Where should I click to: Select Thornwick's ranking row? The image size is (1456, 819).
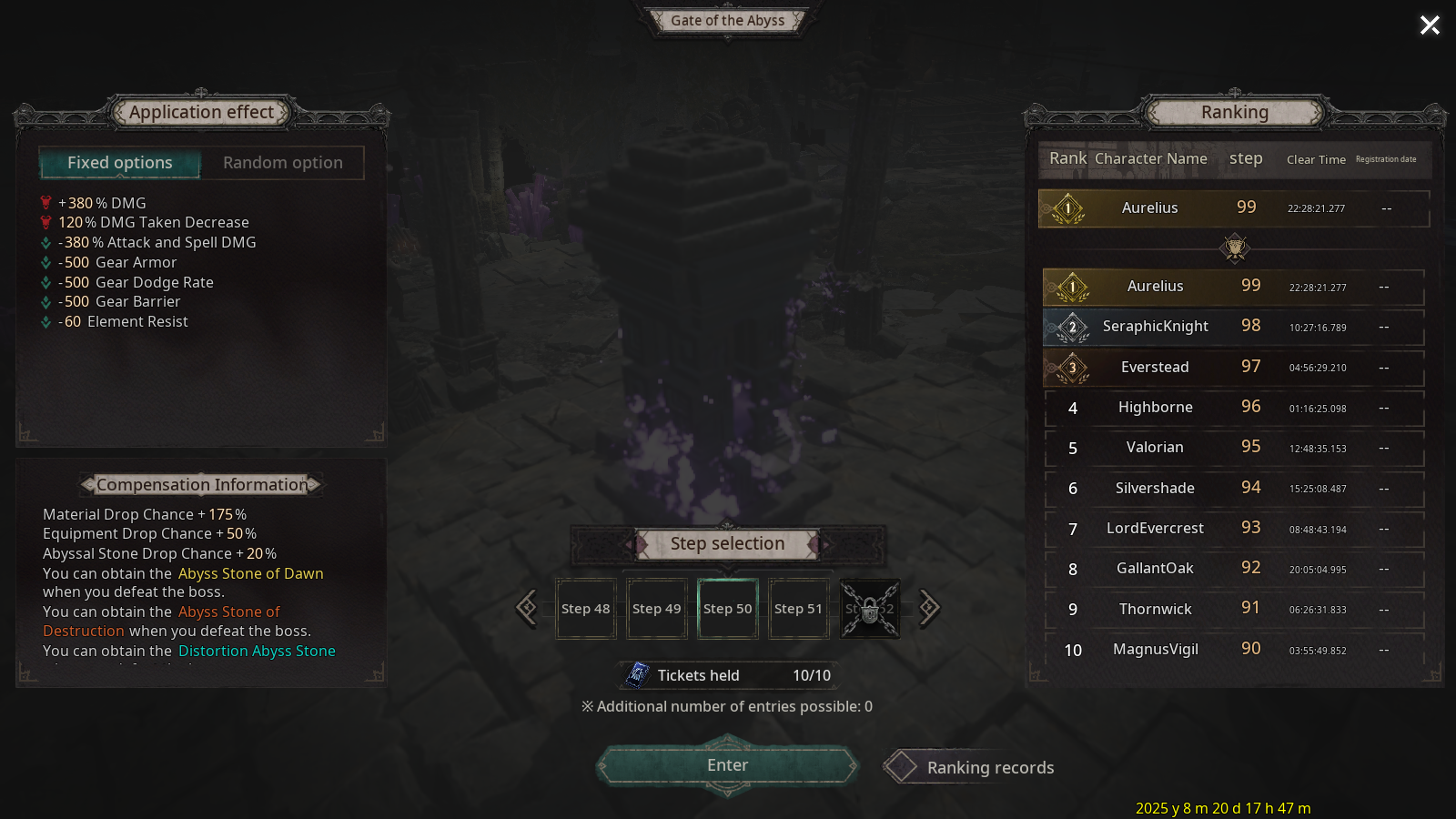[1233, 610]
